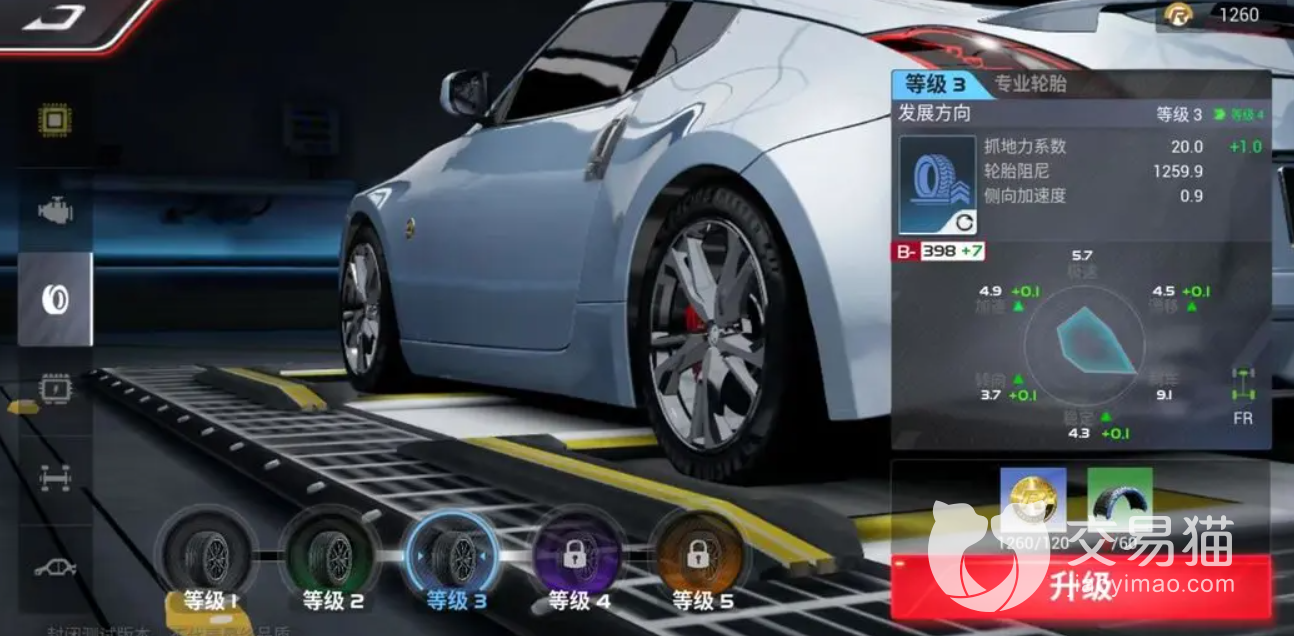The width and height of the screenshot is (1294, 636).
Task: Select the 等级 3 info tab
Action: click(x=937, y=84)
